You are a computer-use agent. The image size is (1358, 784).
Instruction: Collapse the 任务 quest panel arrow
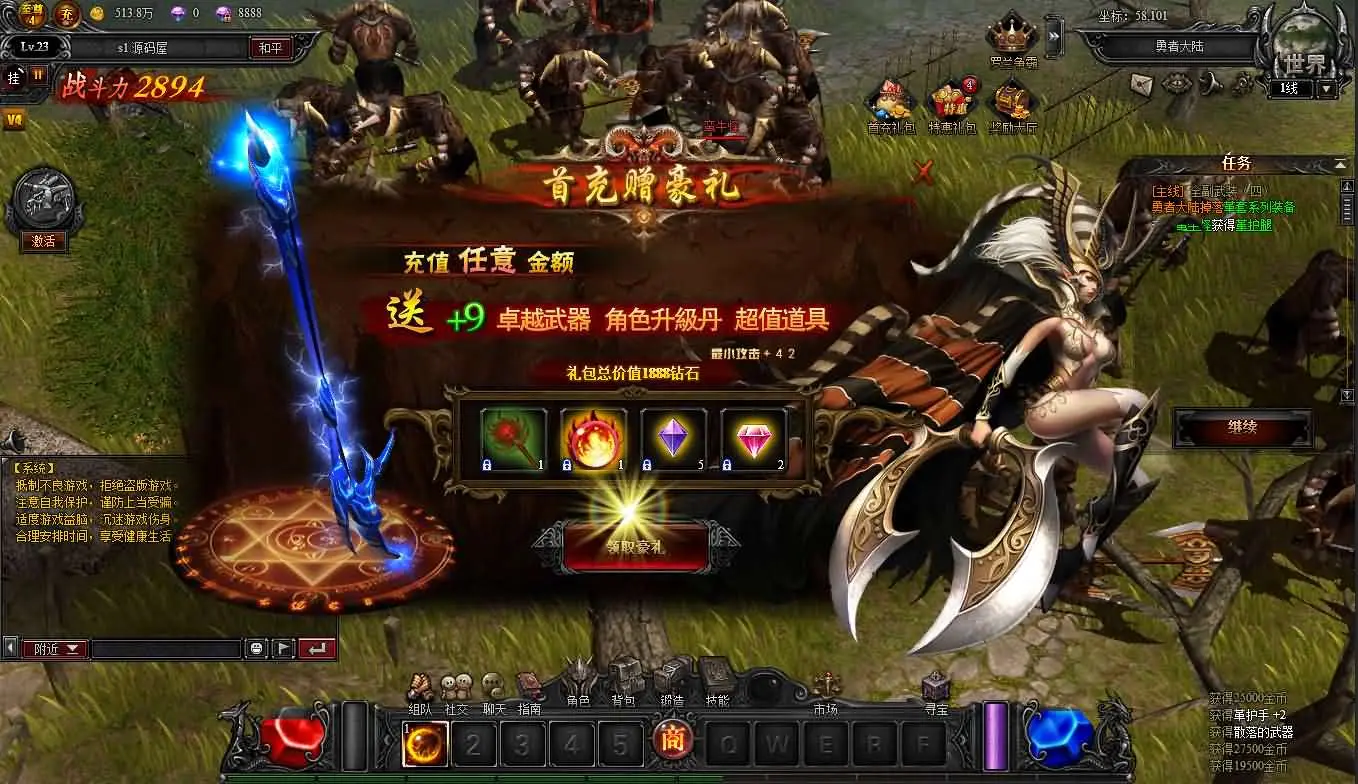tap(1340, 165)
